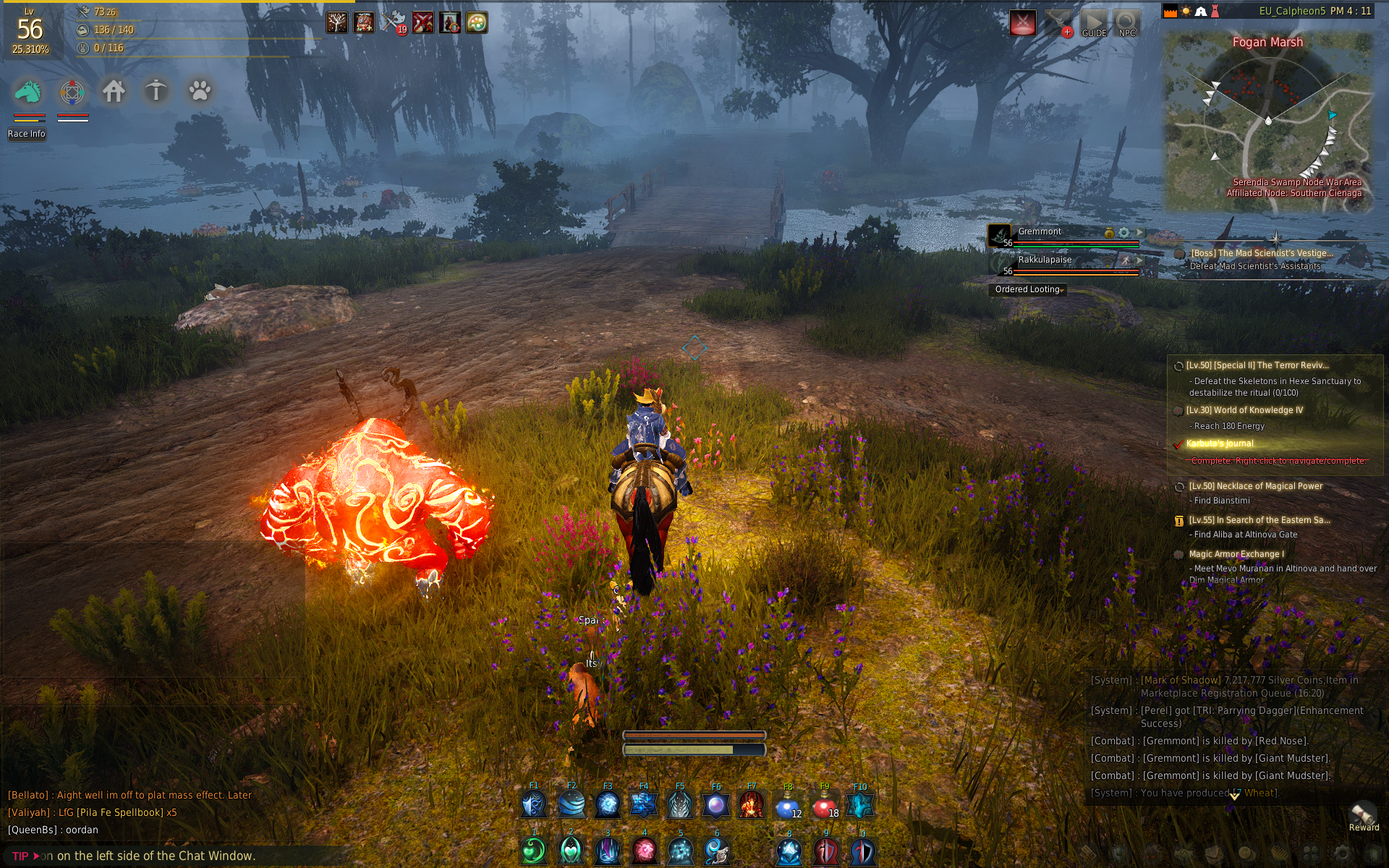Activate the green heart swirl skill

535,851
